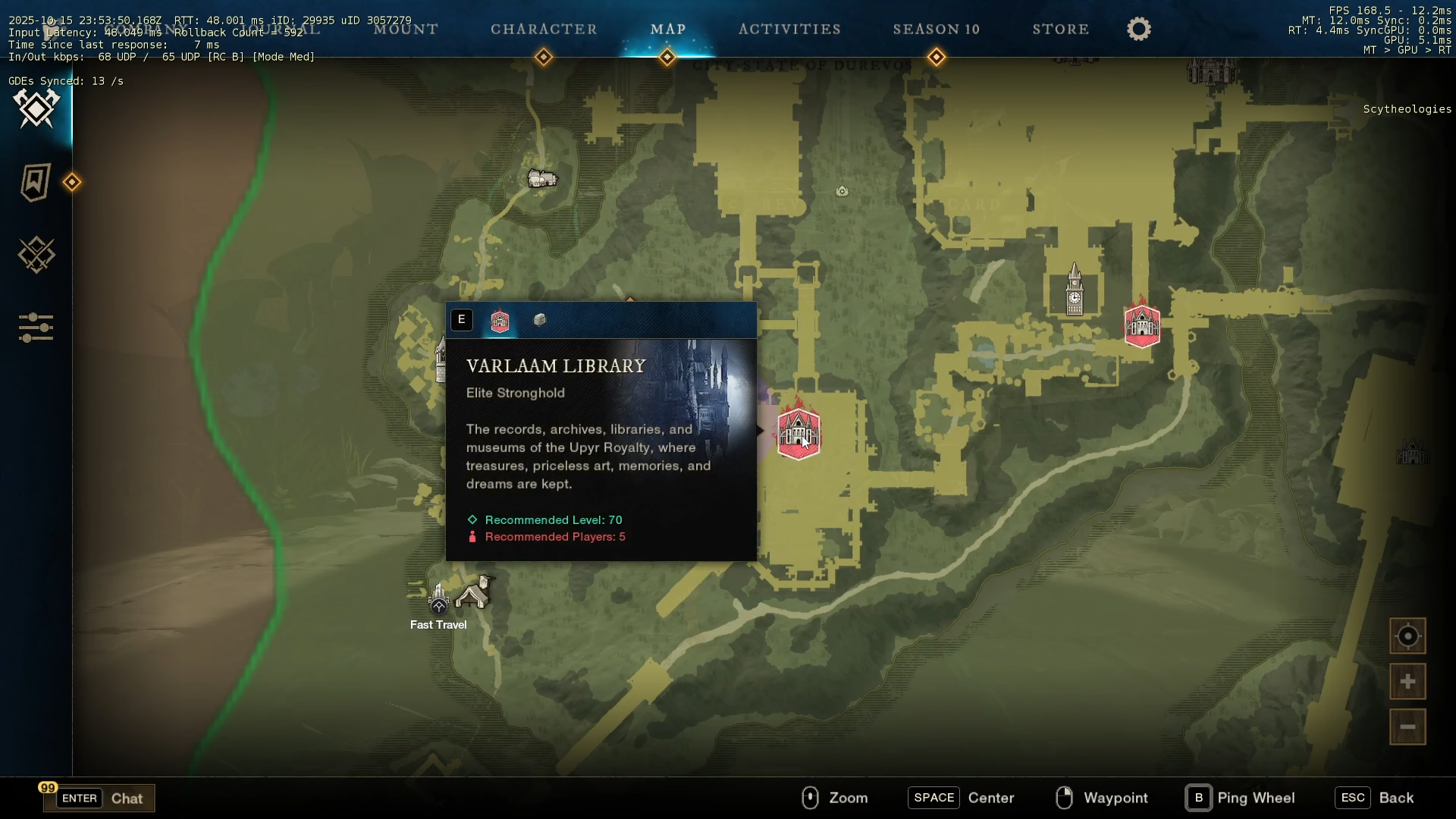The image size is (1456, 819).
Task: Switch to the cube tab in tooltip
Action: (x=540, y=320)
